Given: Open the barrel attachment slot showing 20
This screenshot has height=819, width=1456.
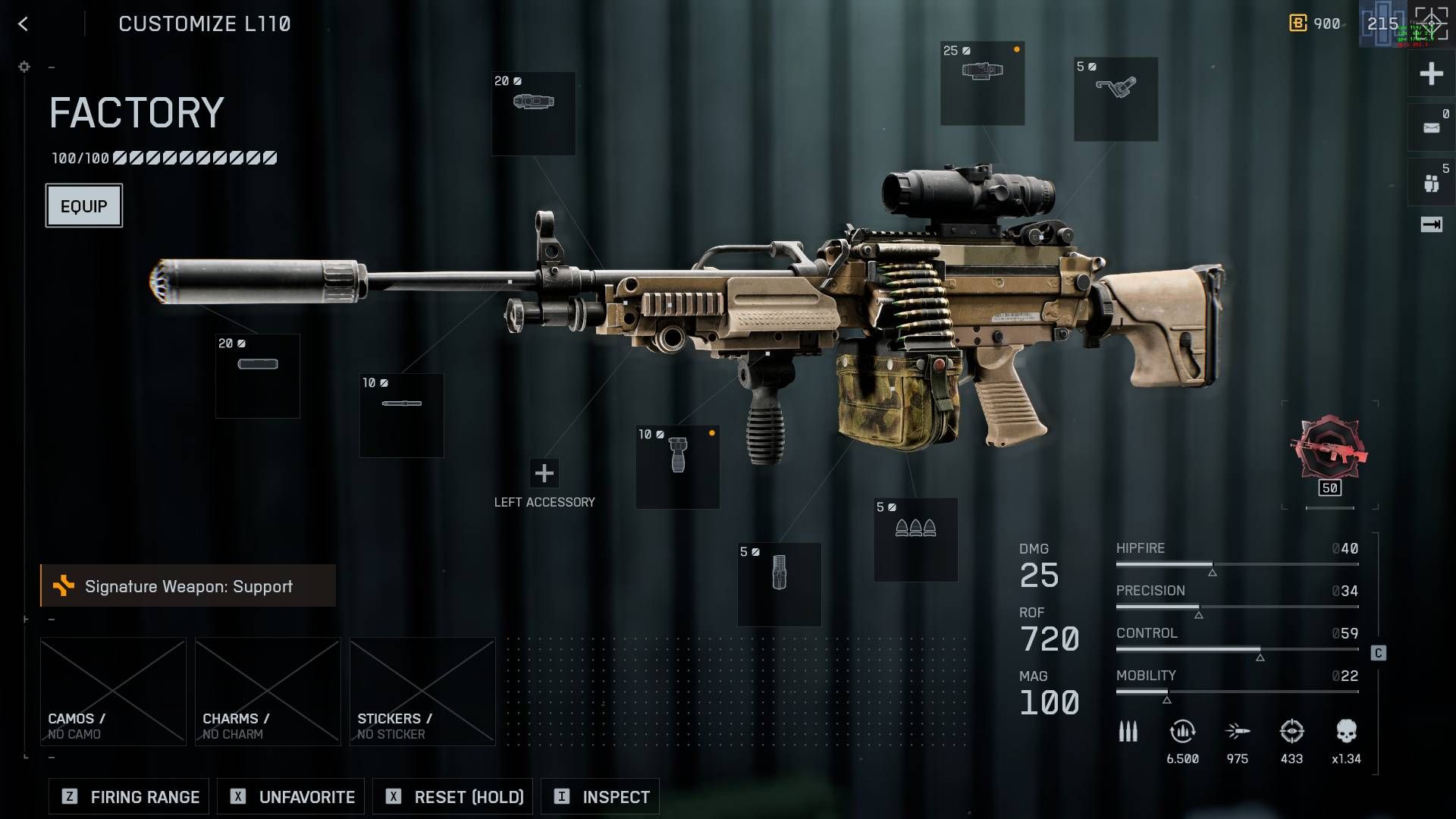Looking at the screenshot, I should (533, 112).
